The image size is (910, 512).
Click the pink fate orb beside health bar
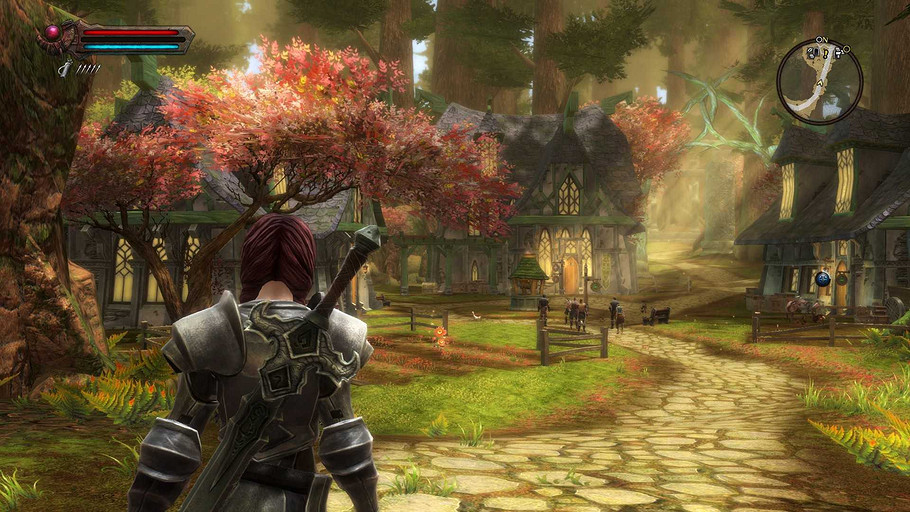[x=52, y=32]
